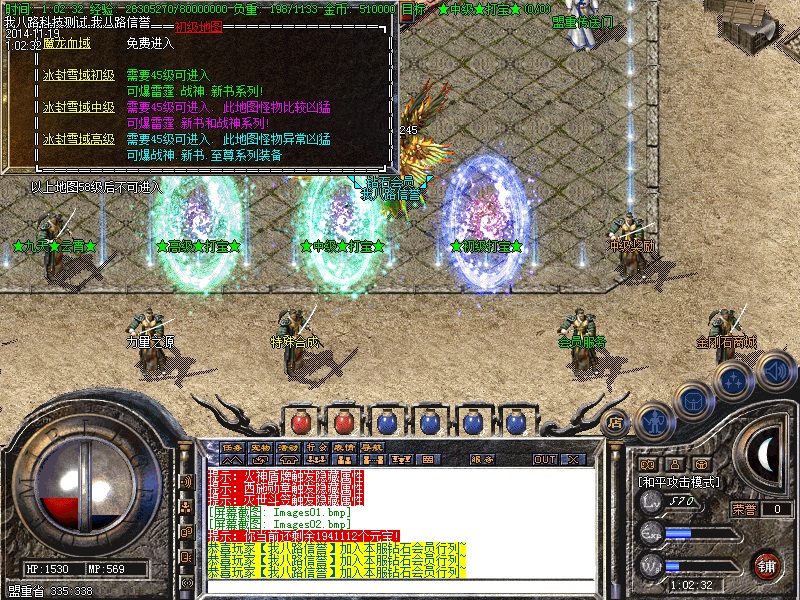Enter the 魔龙血域 map link
Viewport: 800px width, 600px height.
67,43
